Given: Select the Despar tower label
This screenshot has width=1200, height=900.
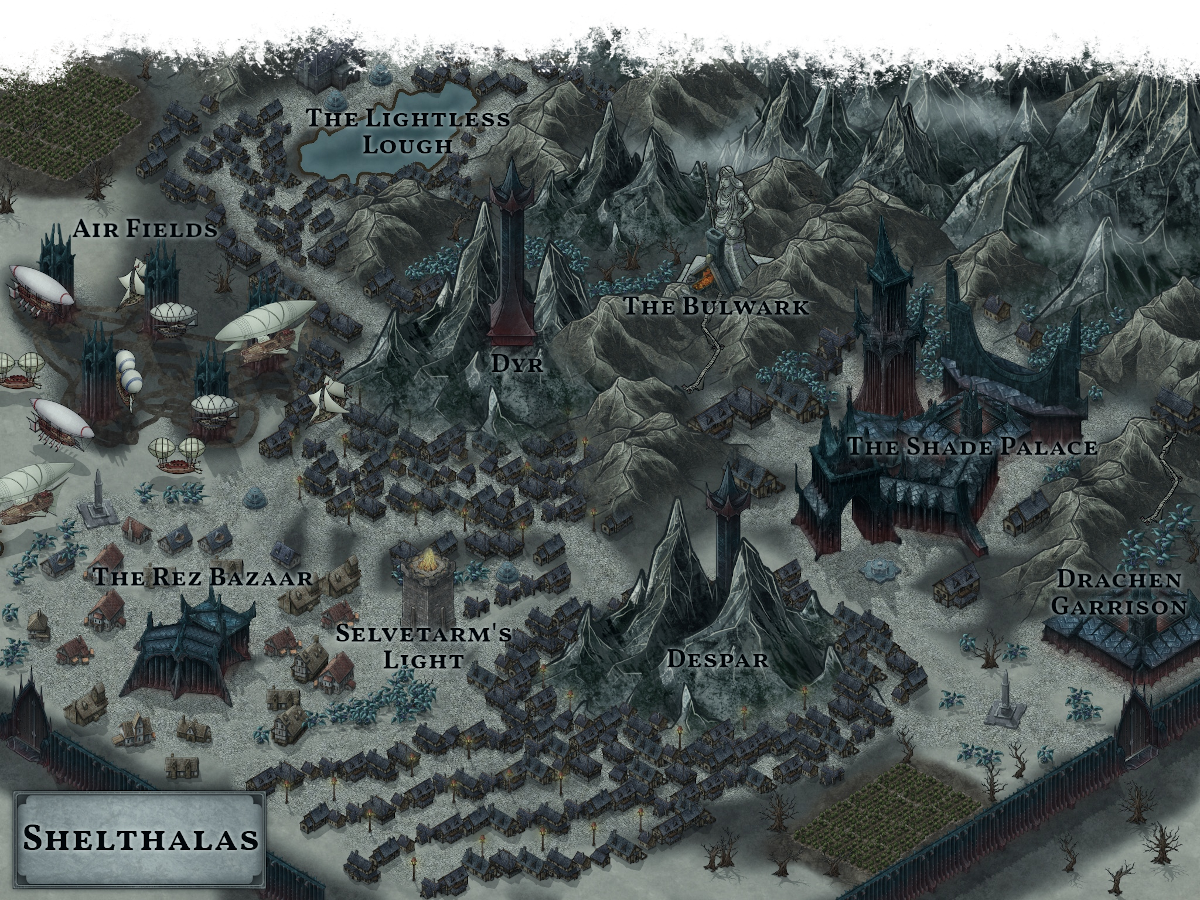Looking at the screenshot, I should 717,659.
